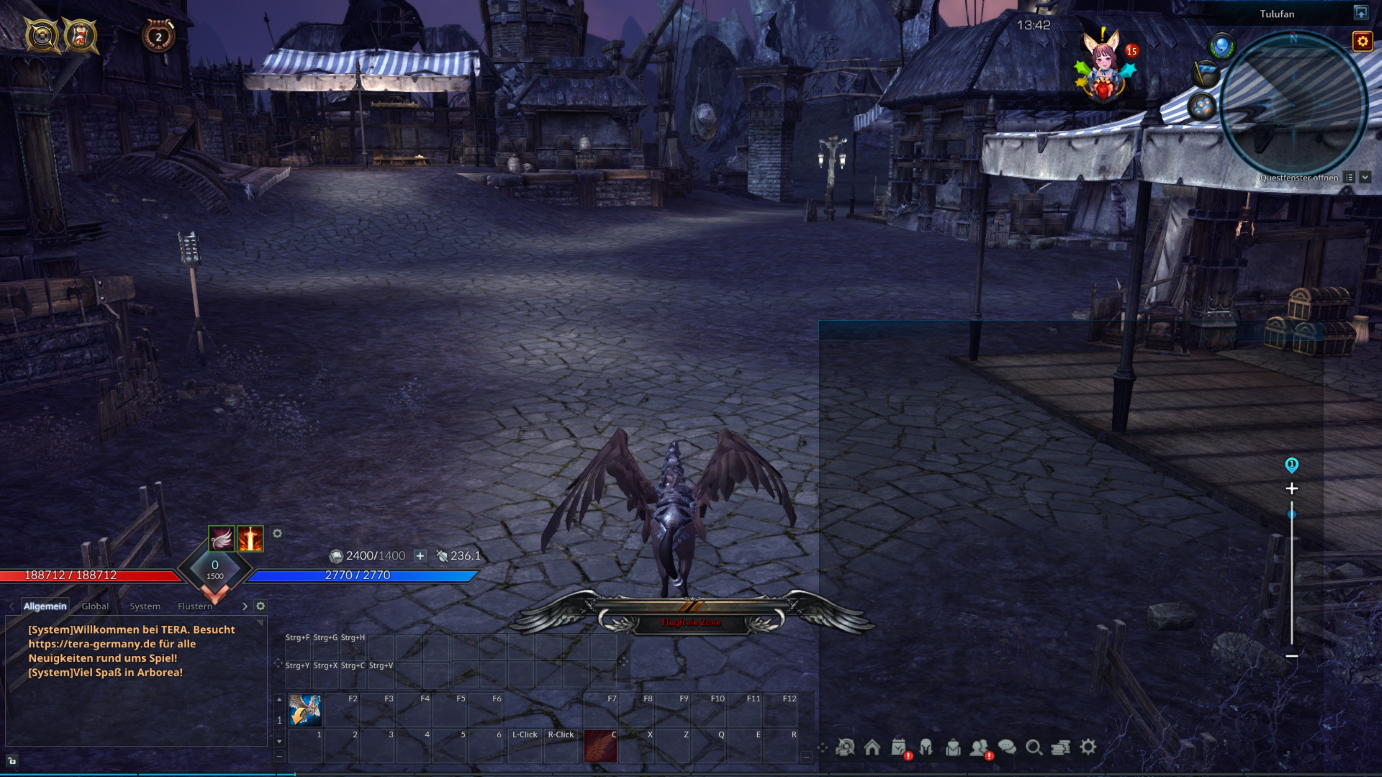
Task: Click the bunny-eared girl gift event icon
Action: pyautogui.click(x=1105, y=65)
